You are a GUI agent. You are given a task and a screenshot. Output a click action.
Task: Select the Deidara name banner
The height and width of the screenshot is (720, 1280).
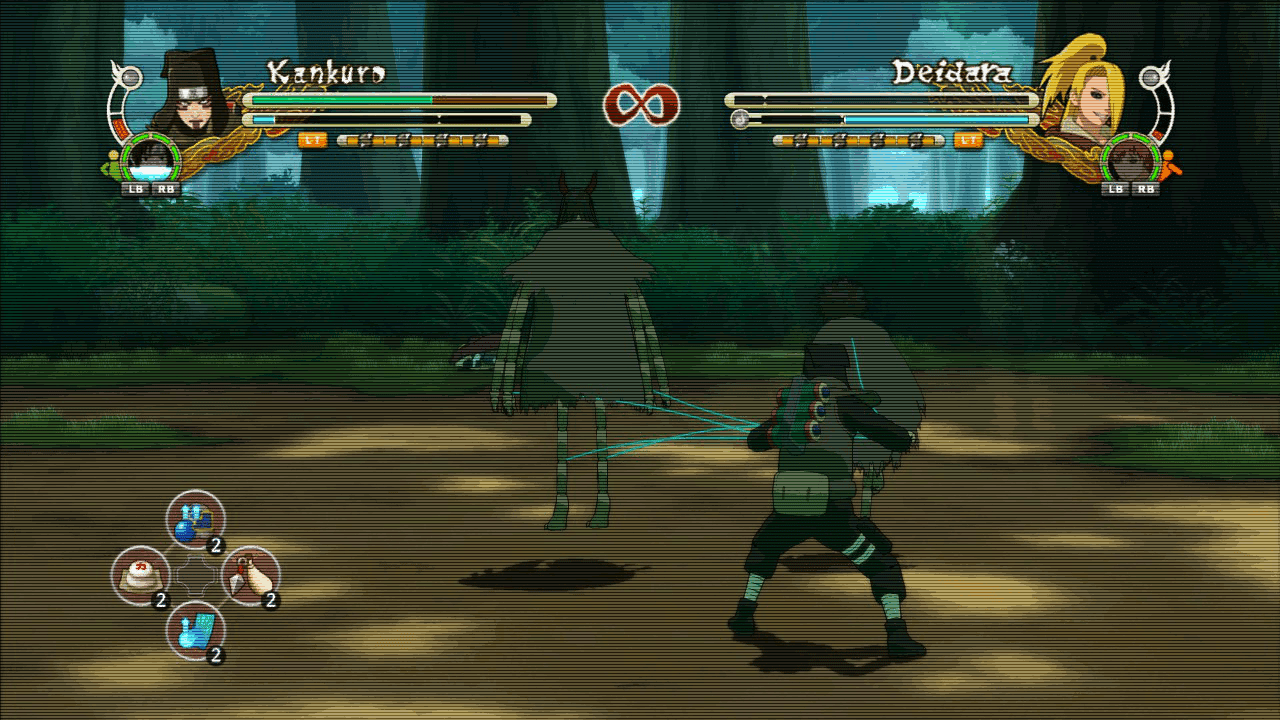coord(952,72)
